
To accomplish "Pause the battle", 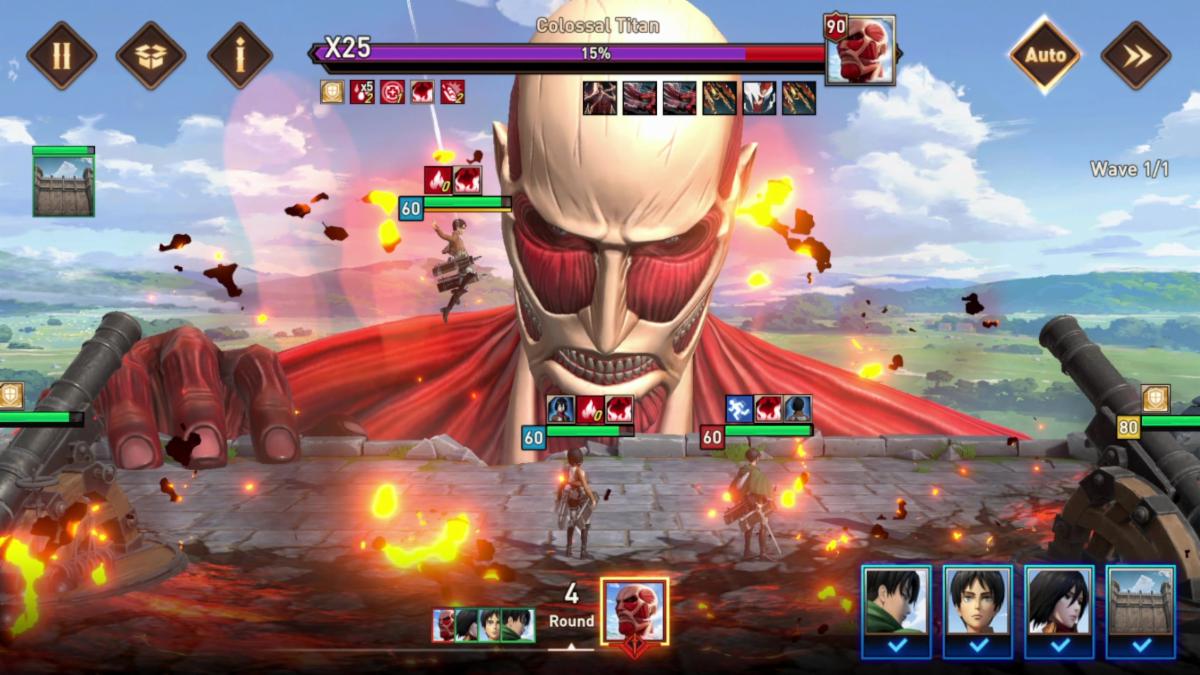I will pos(62,55).
